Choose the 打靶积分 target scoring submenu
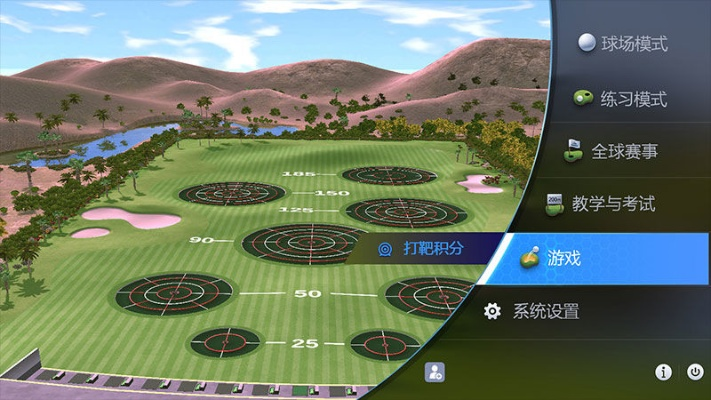711x400 pixels. [x=422, y=248]
